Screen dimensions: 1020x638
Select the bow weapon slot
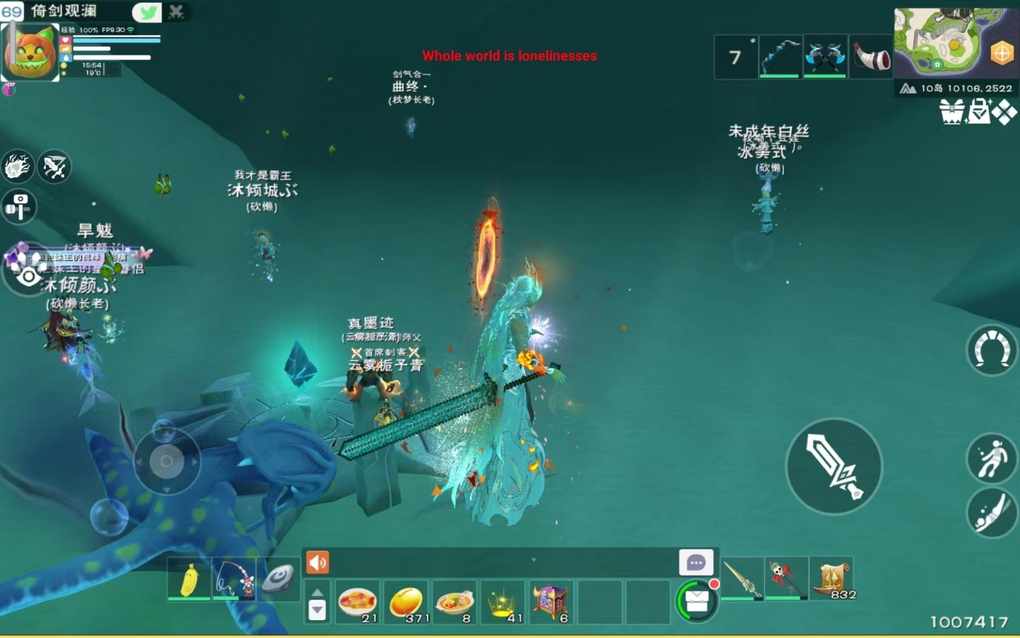[x=780, y=57]
